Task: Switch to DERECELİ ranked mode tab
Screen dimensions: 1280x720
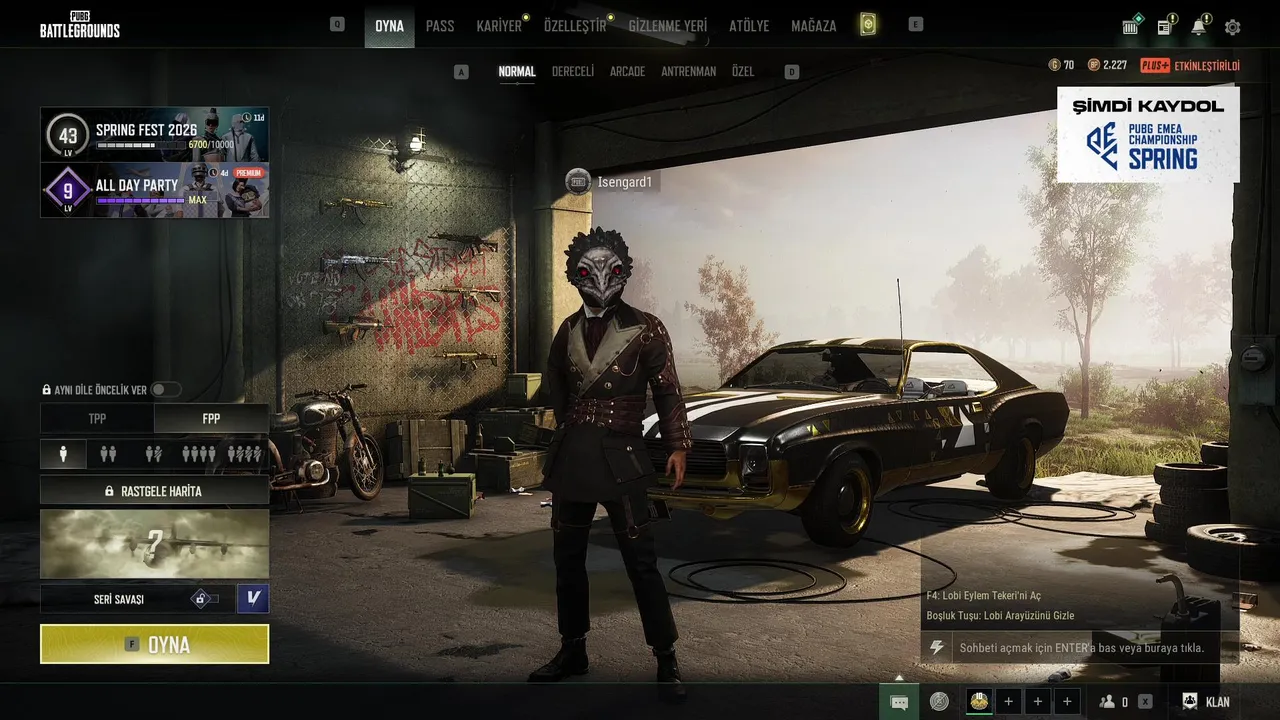Action: pos(573,72)
